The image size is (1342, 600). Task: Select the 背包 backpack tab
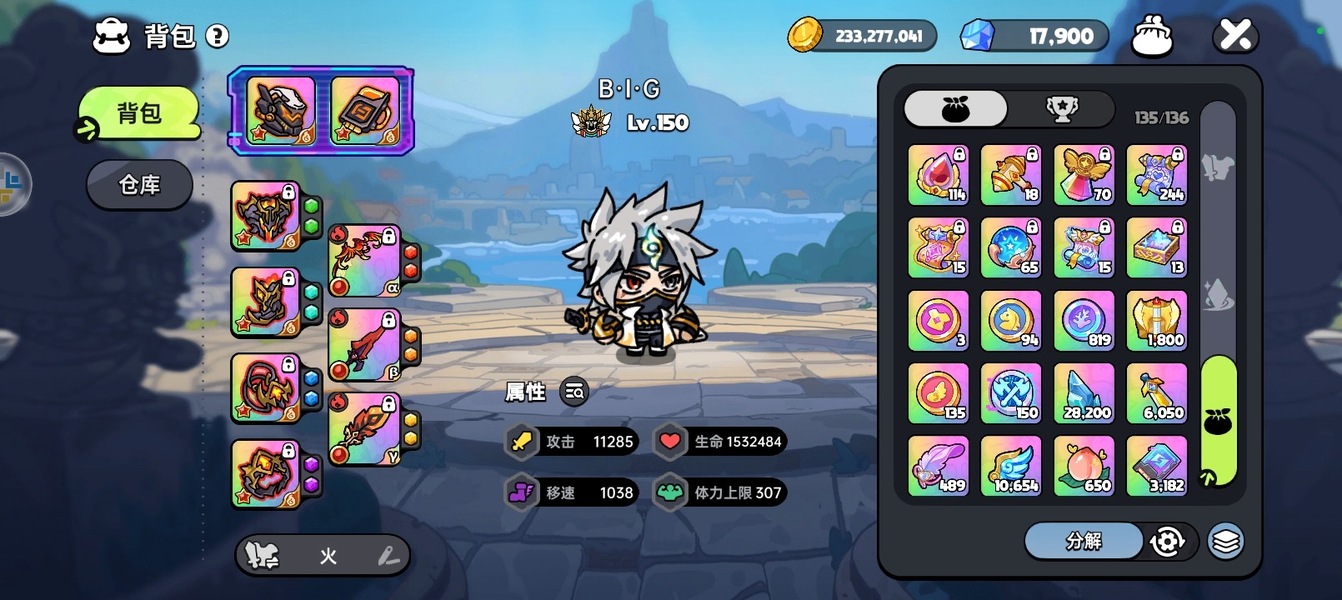139,113
